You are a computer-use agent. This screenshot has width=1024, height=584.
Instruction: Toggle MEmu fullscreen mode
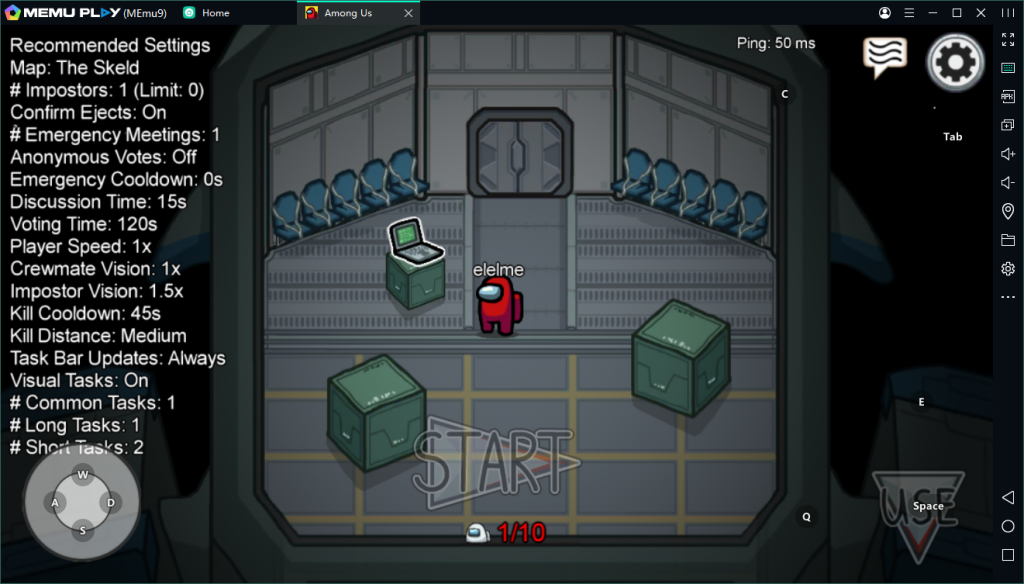pos(1008,39)
